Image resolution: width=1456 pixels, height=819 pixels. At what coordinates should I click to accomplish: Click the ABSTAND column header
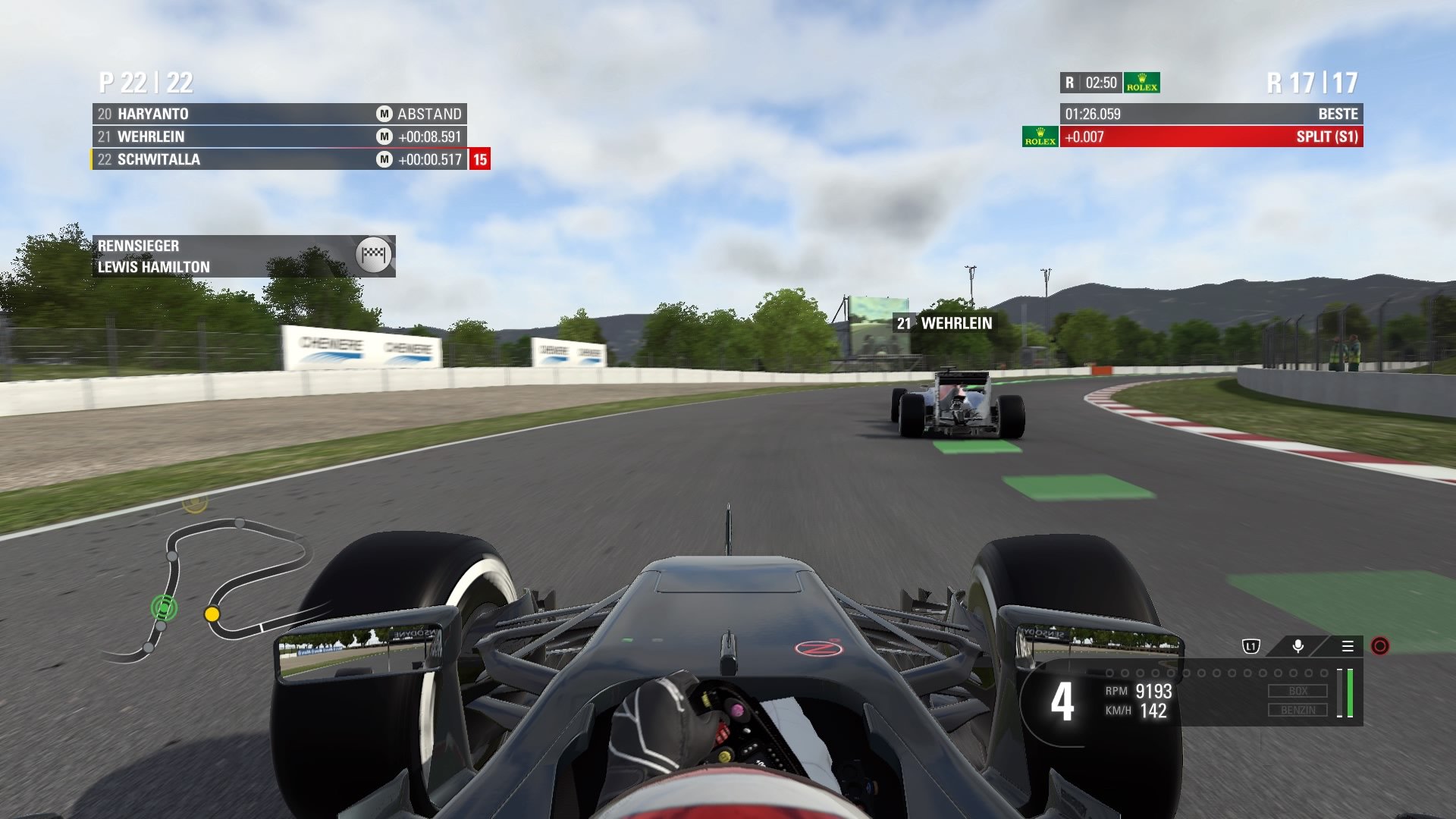tap(429, 114)
